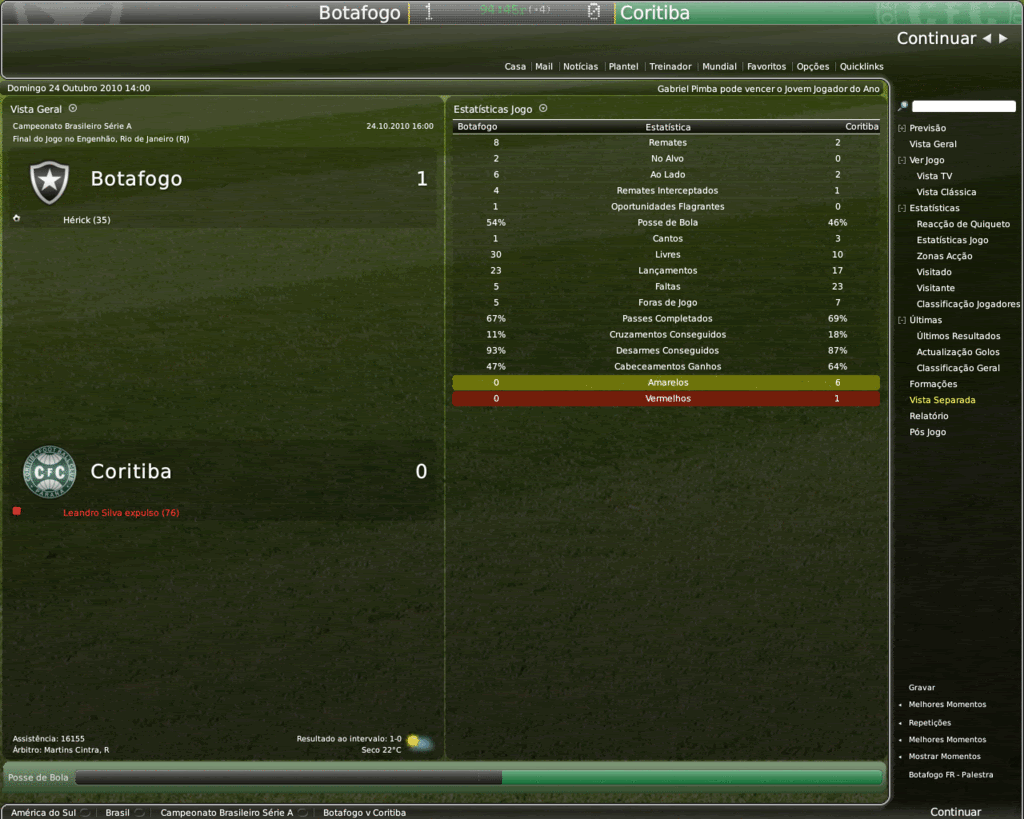Select goalscorer Hérick
Screen dimensions: 1024x819
click(86, 220)
